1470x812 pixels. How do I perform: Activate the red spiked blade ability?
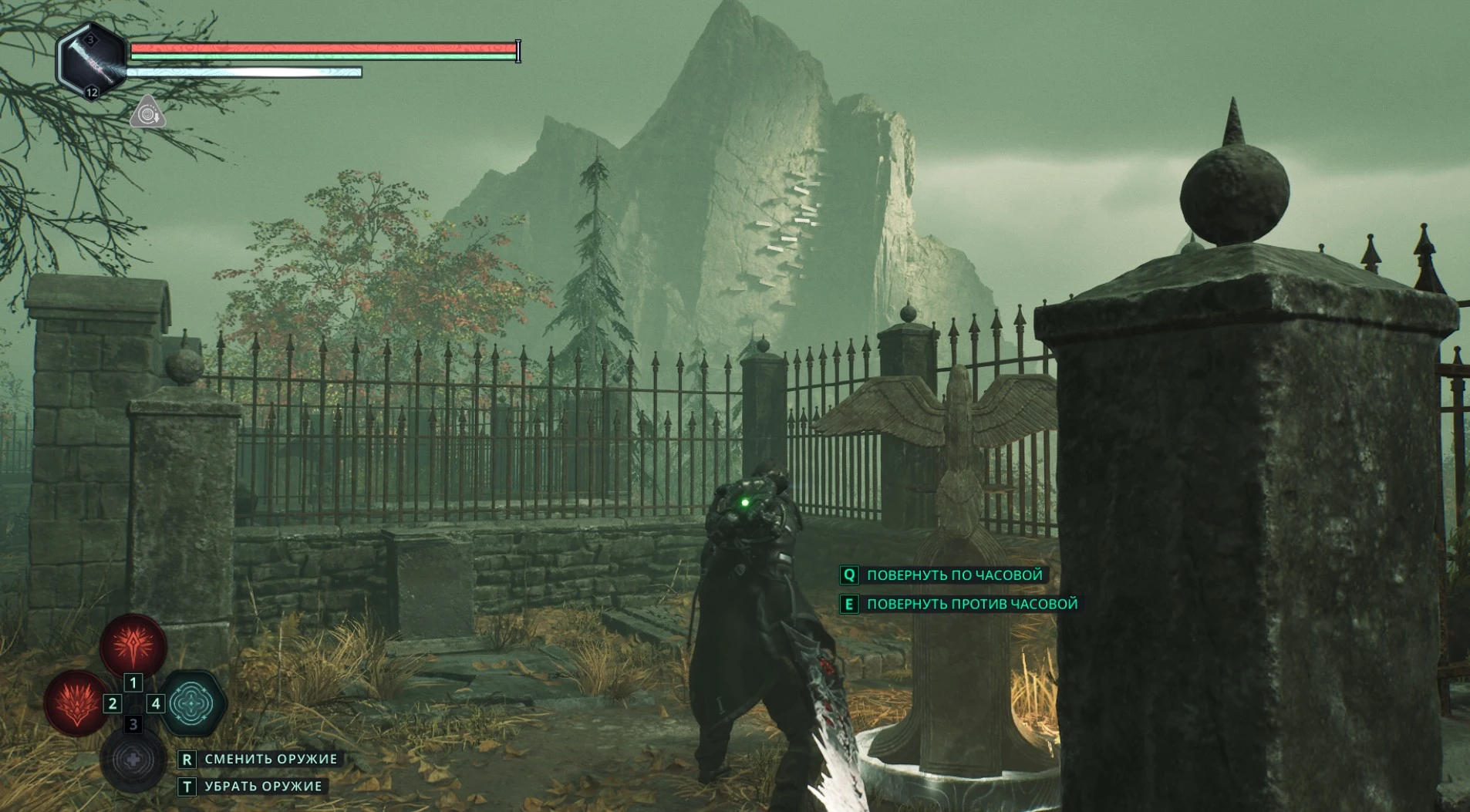point(133,645)
